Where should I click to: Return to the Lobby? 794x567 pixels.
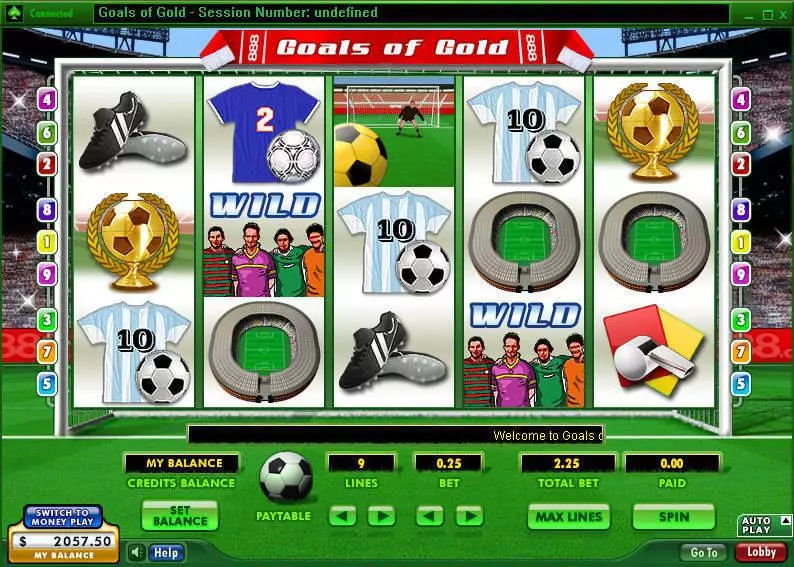point(760,552)
